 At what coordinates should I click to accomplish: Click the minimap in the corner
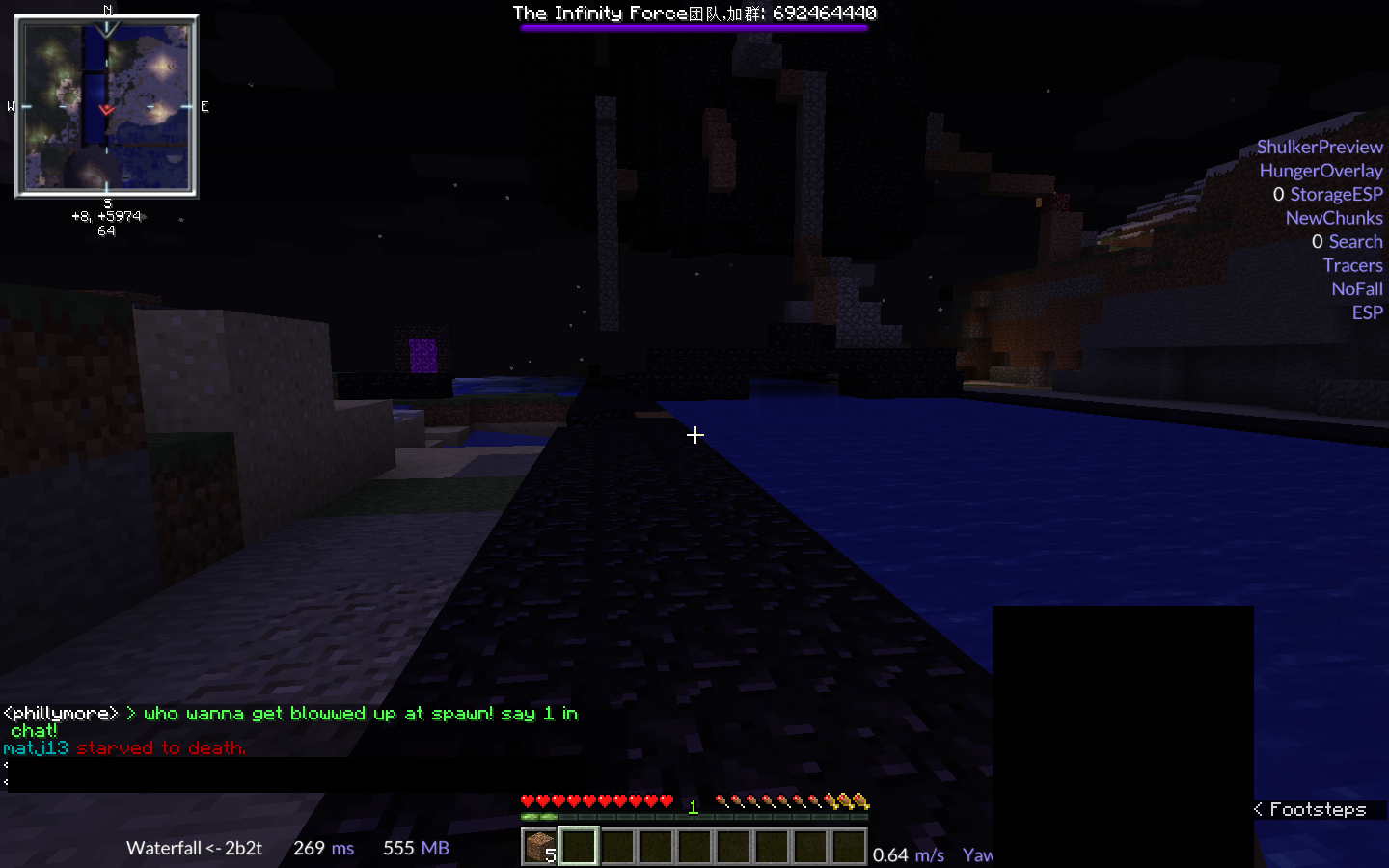[x=106, y=106]
